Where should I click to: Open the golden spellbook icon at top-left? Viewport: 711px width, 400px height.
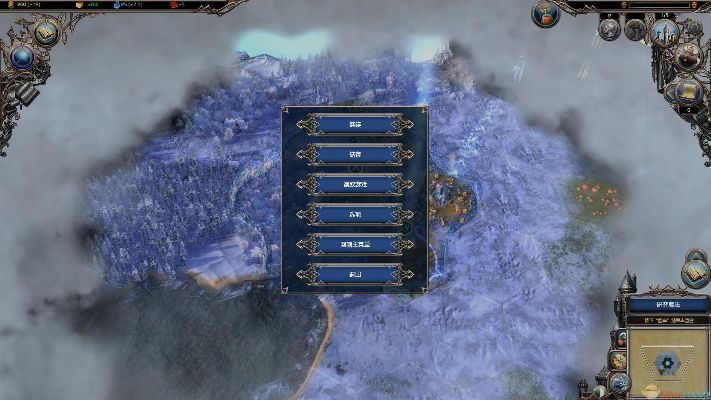pyautogui.click(x=46, y=31)
